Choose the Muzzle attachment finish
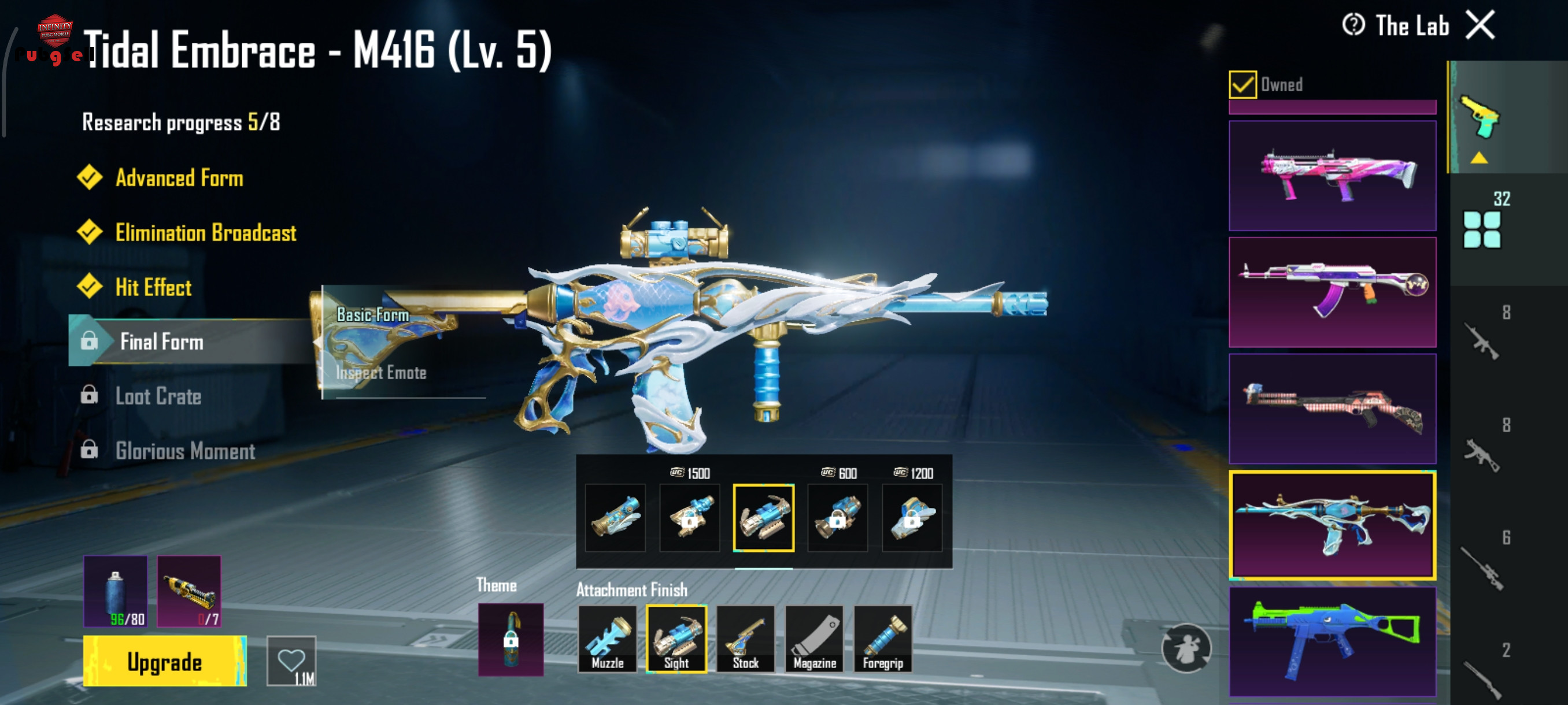Image resolution: width=1568 pixels, height=705 pixels. coord(608,639)
